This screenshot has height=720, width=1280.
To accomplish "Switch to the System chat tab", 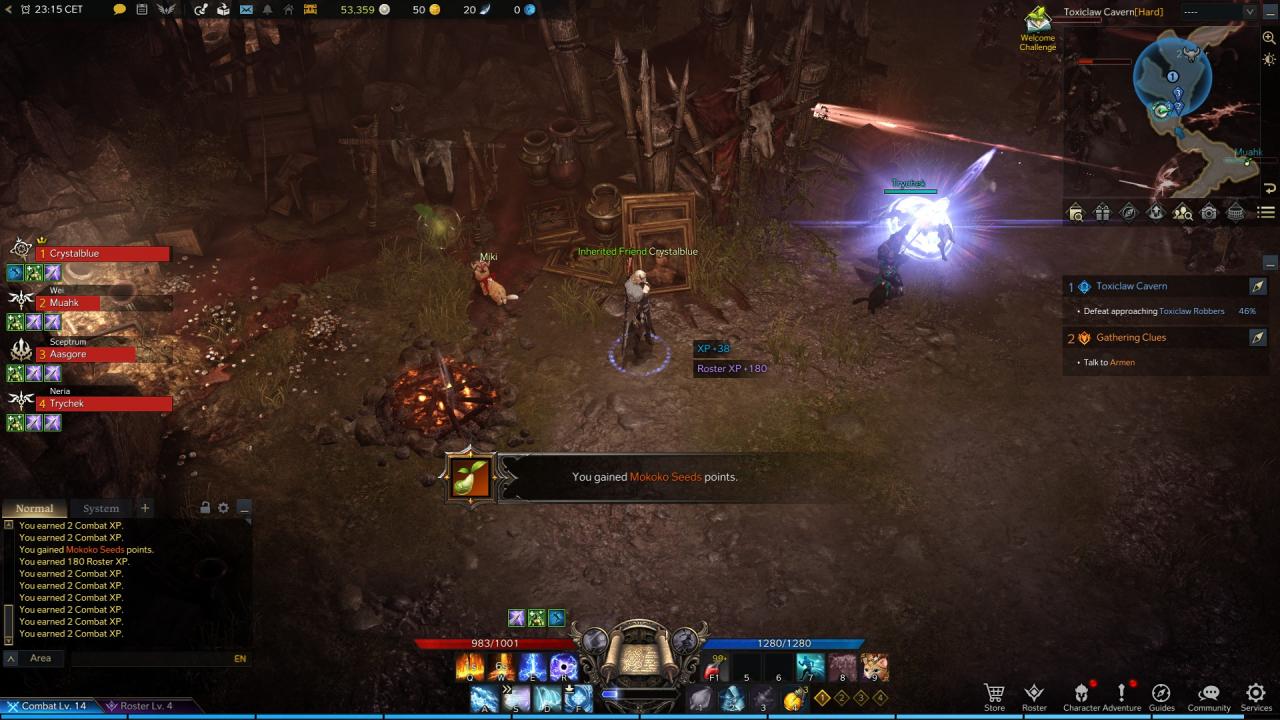I will click(101, 508).
